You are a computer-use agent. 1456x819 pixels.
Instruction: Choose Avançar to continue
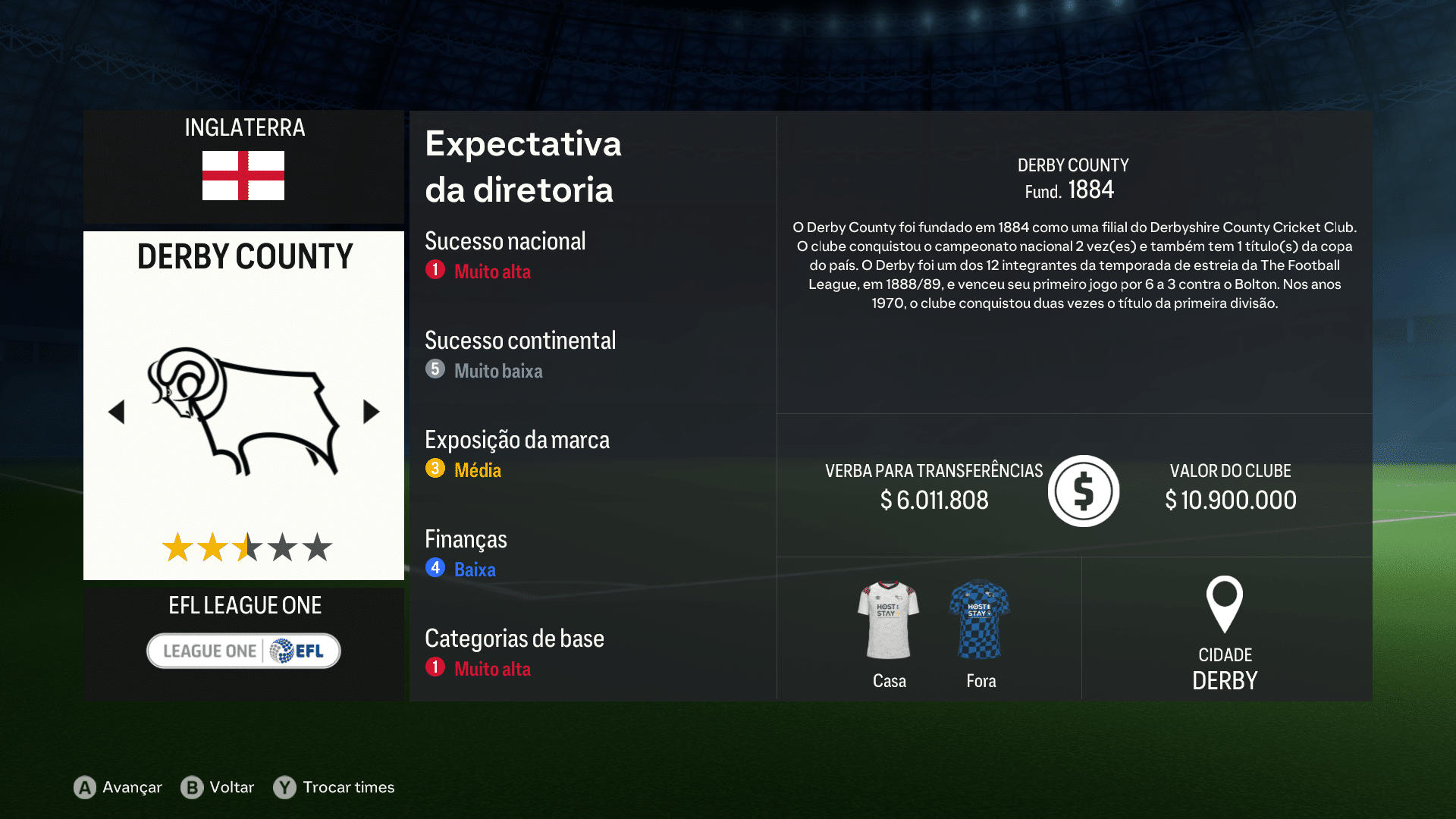coord(131,788)
